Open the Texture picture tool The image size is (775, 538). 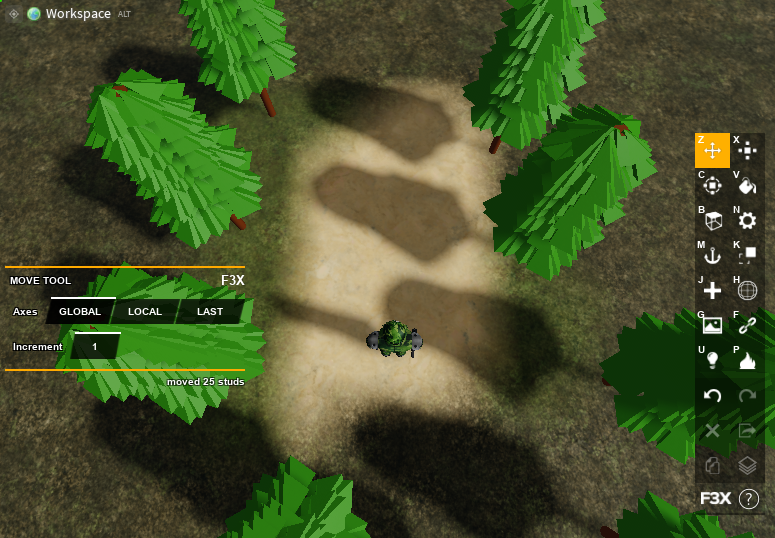[x=712, y=326]
